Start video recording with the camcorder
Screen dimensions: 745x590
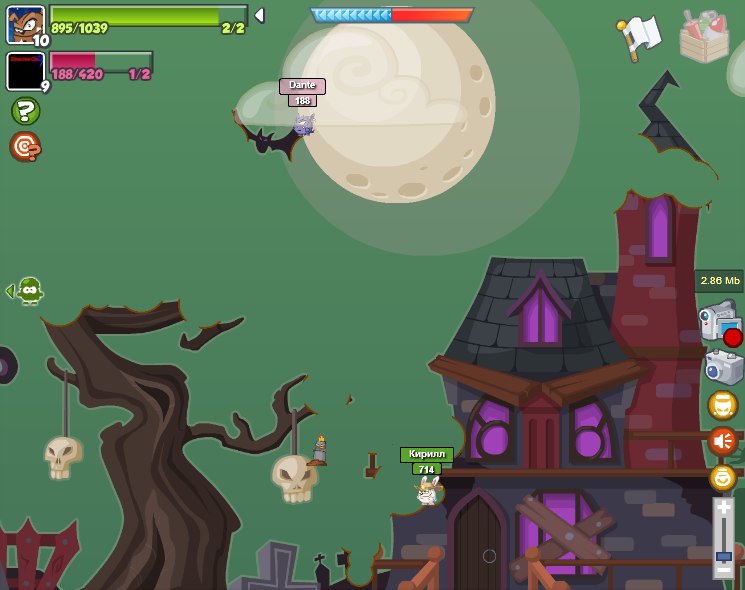[718, 322]
